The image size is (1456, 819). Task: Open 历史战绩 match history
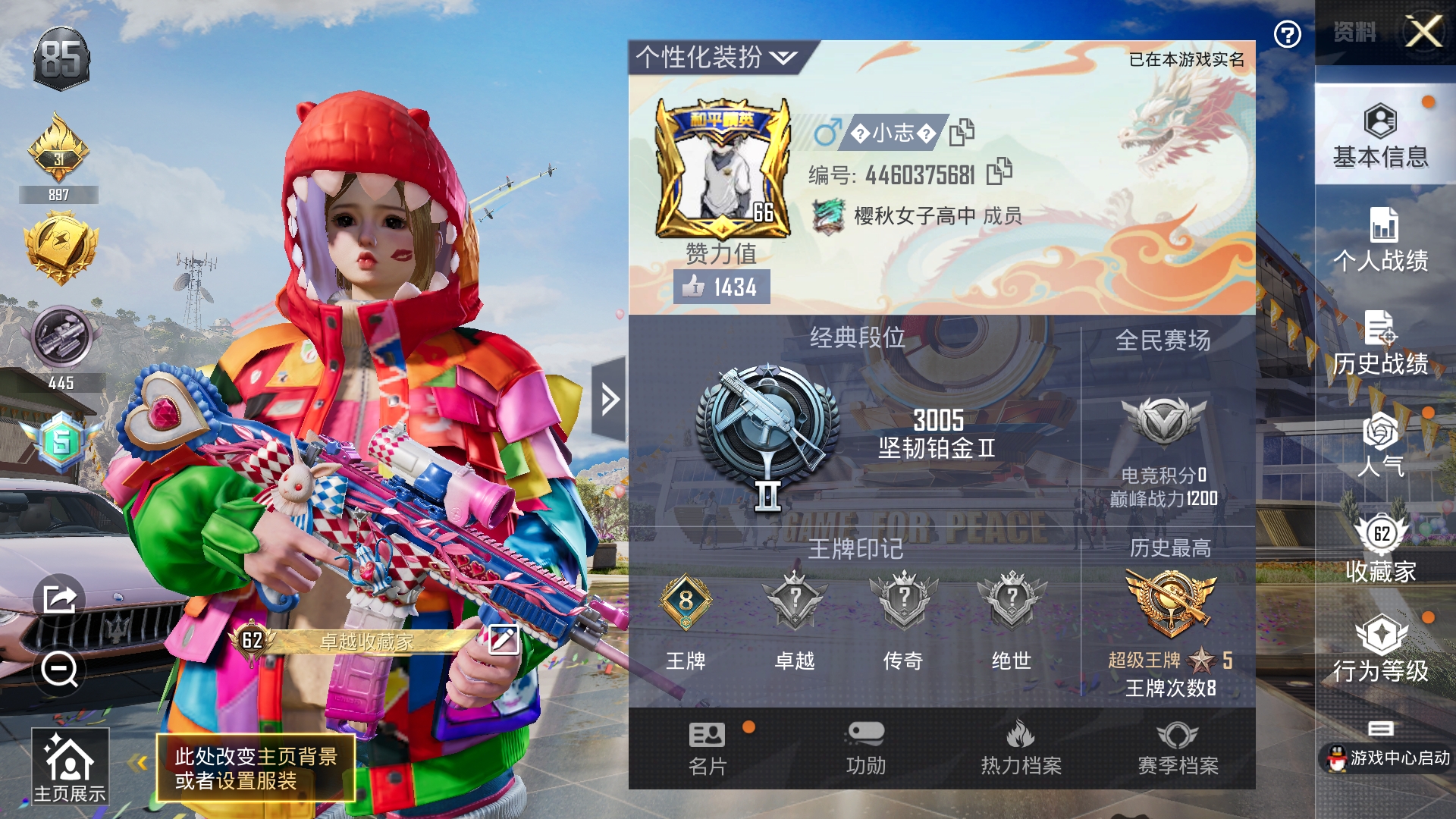[1380, 344]
